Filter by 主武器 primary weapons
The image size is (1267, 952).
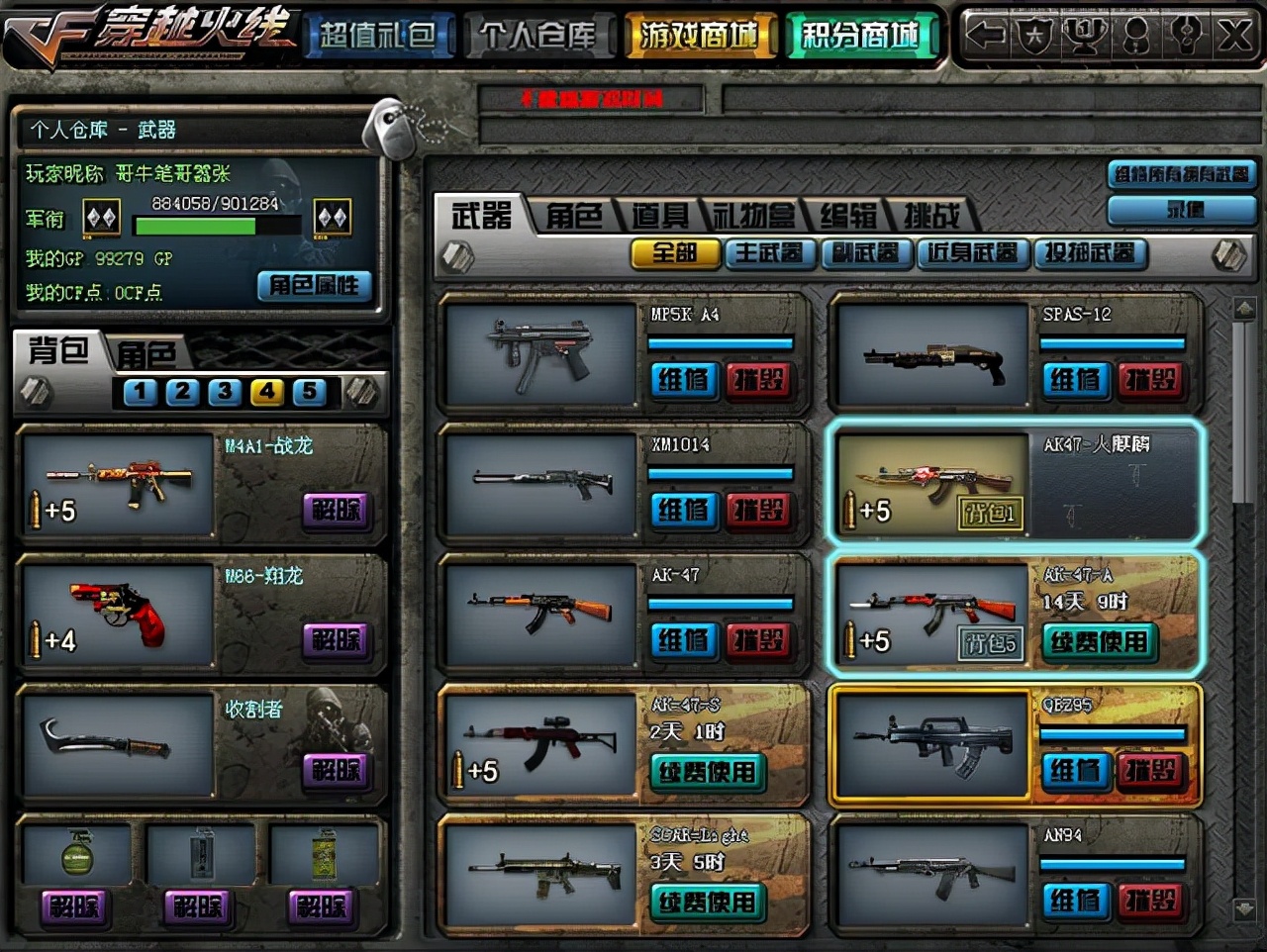pyautogui.click(x=769, y=253)
